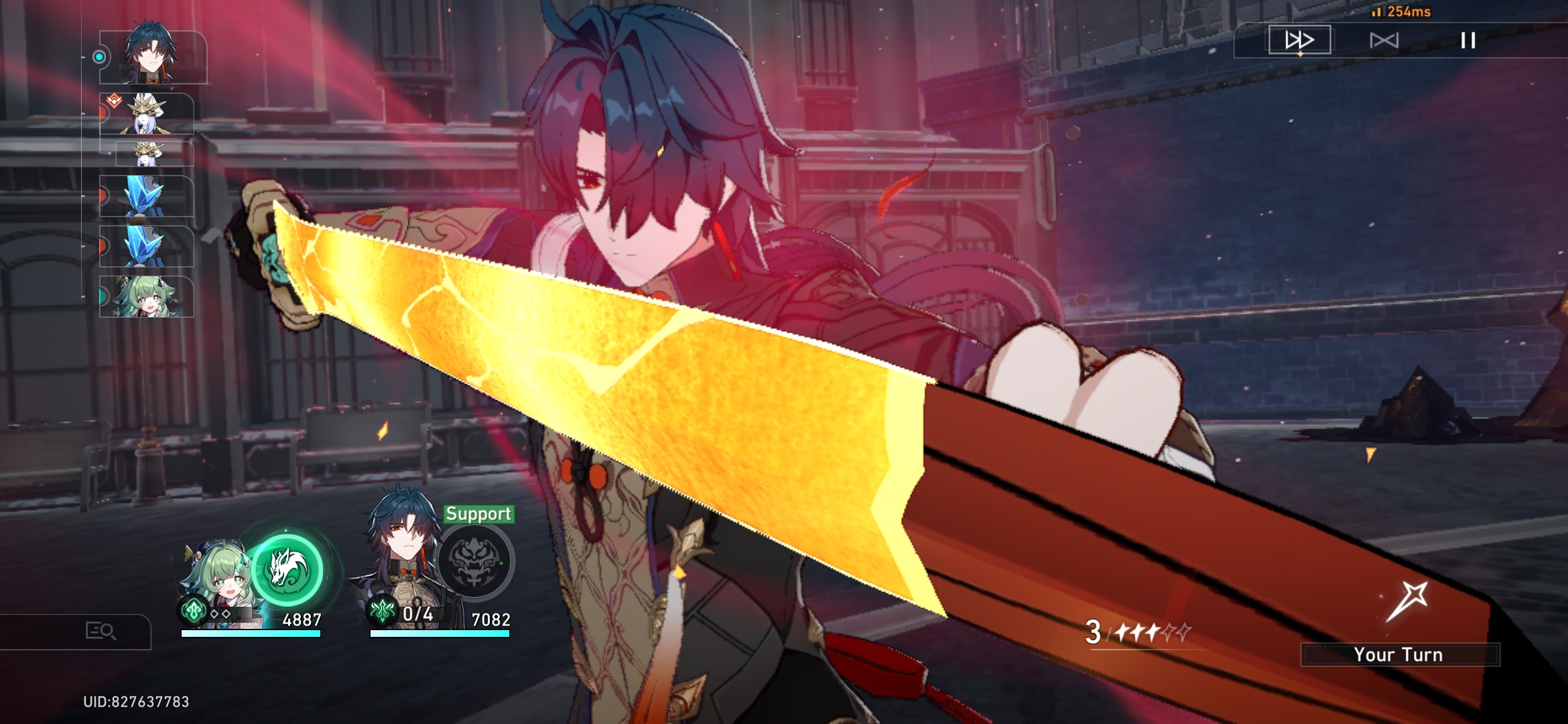Click the Support badge above Blade
The width and height of the screenshot is (1568, 724).
[x=477, y=516]
